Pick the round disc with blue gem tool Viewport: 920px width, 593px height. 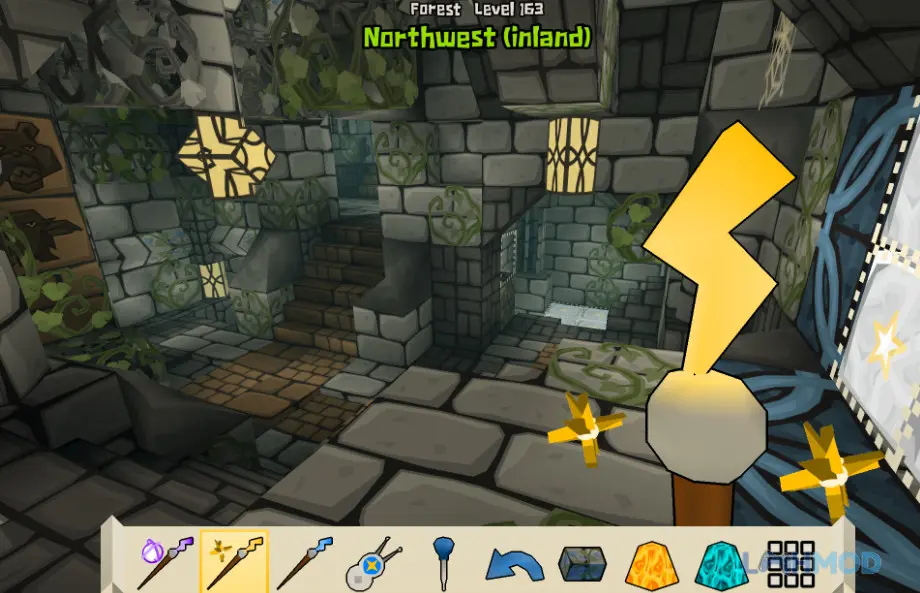[x=373, y=563]
